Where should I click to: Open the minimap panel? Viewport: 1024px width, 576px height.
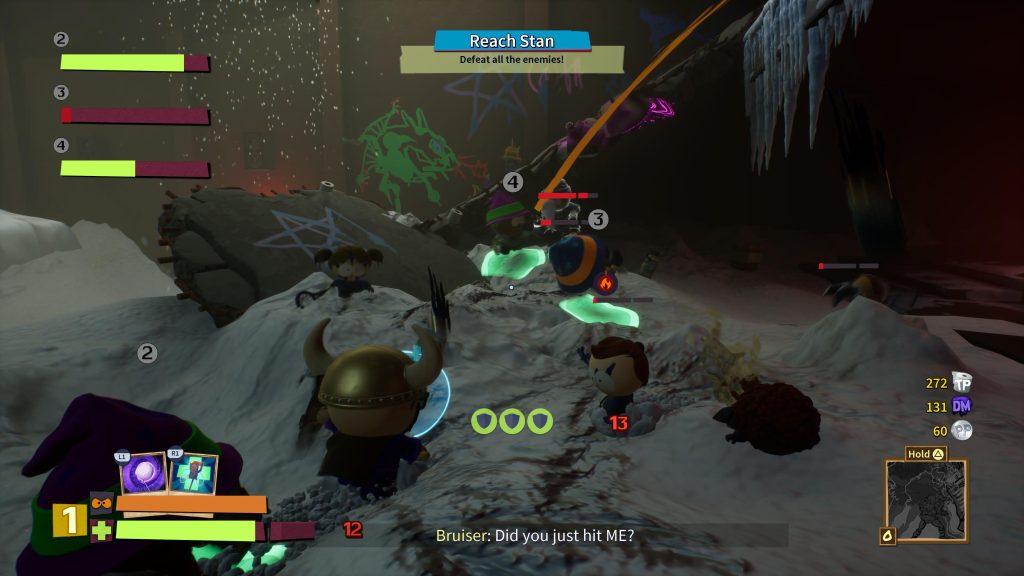[x=926, y=501]
